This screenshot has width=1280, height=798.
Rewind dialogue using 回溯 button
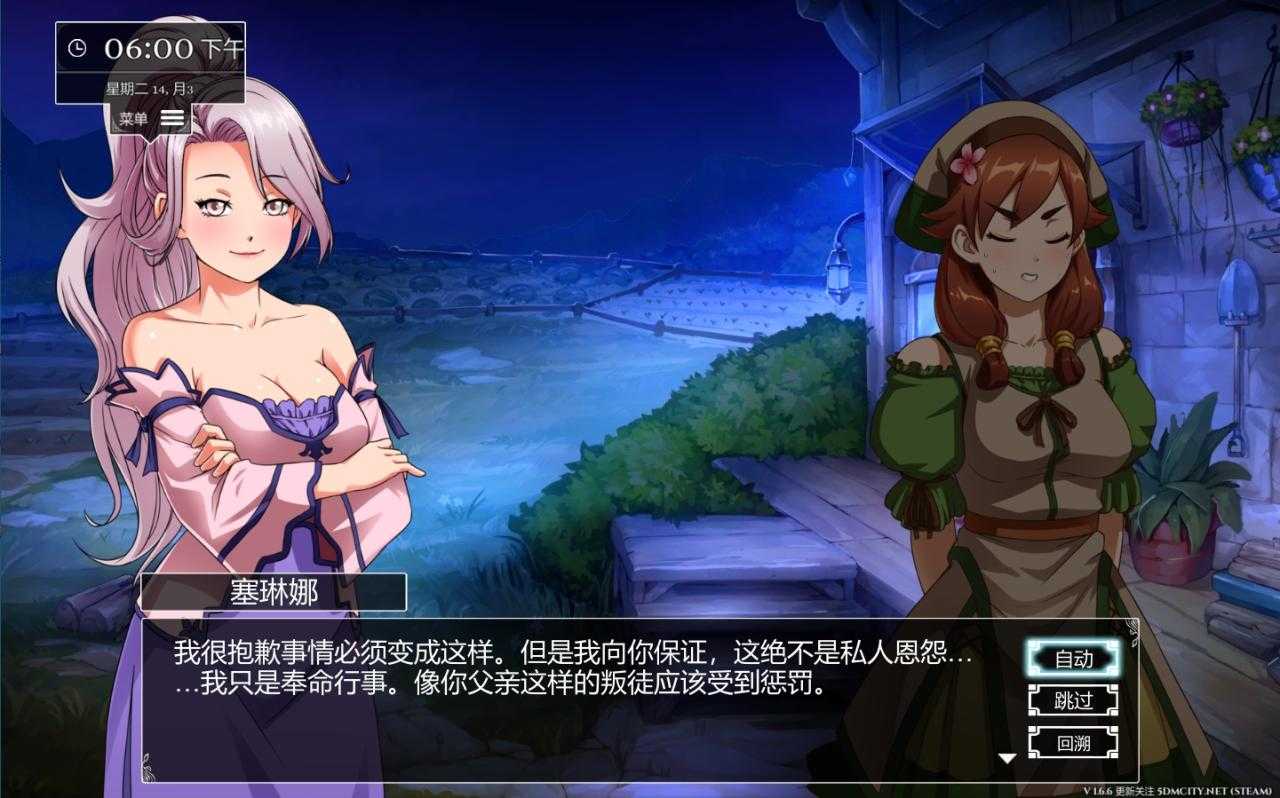[x=1073, y=743]
